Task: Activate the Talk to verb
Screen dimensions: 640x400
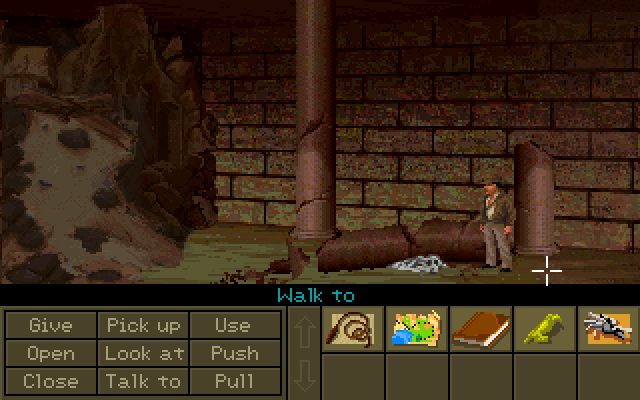Action: (144, 381)
